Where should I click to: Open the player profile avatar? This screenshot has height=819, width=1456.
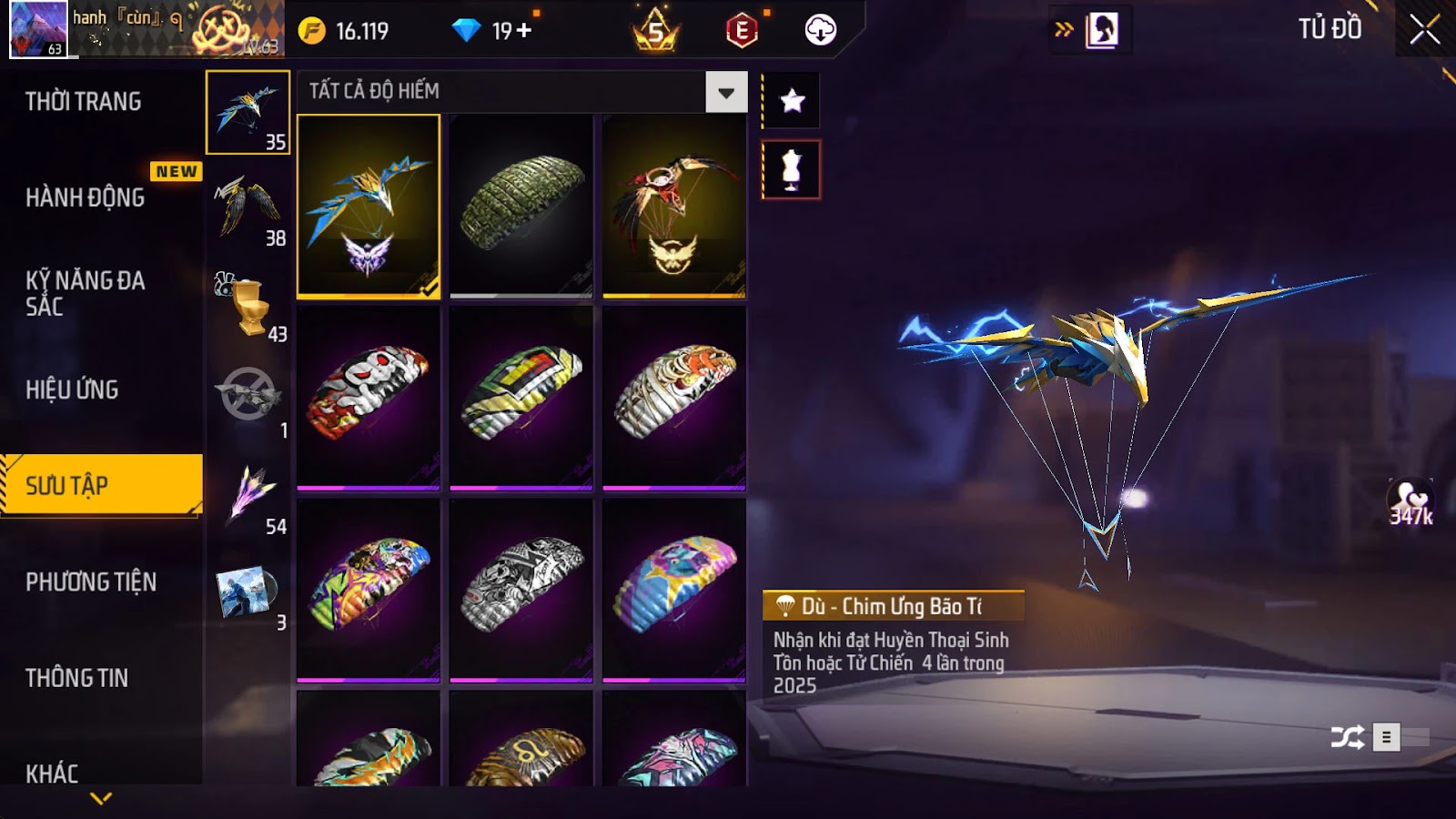[x=38, y=29]
